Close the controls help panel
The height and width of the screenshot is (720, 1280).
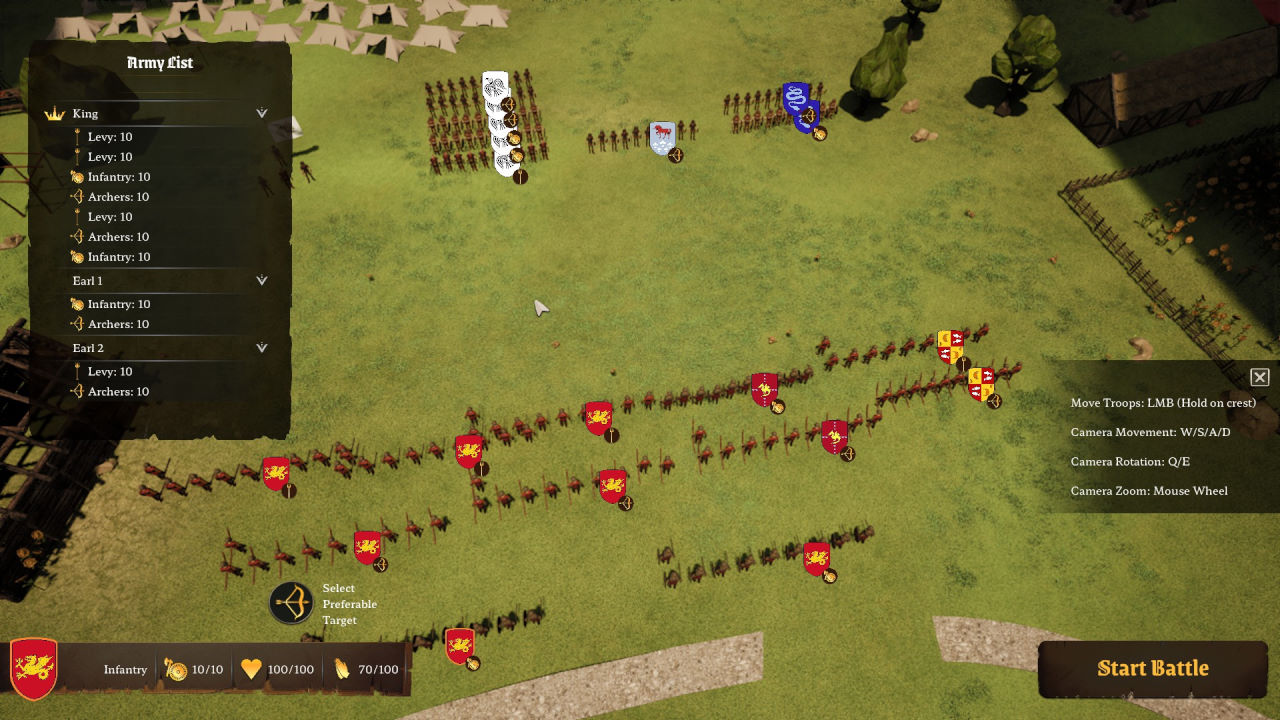(1259, 377)
